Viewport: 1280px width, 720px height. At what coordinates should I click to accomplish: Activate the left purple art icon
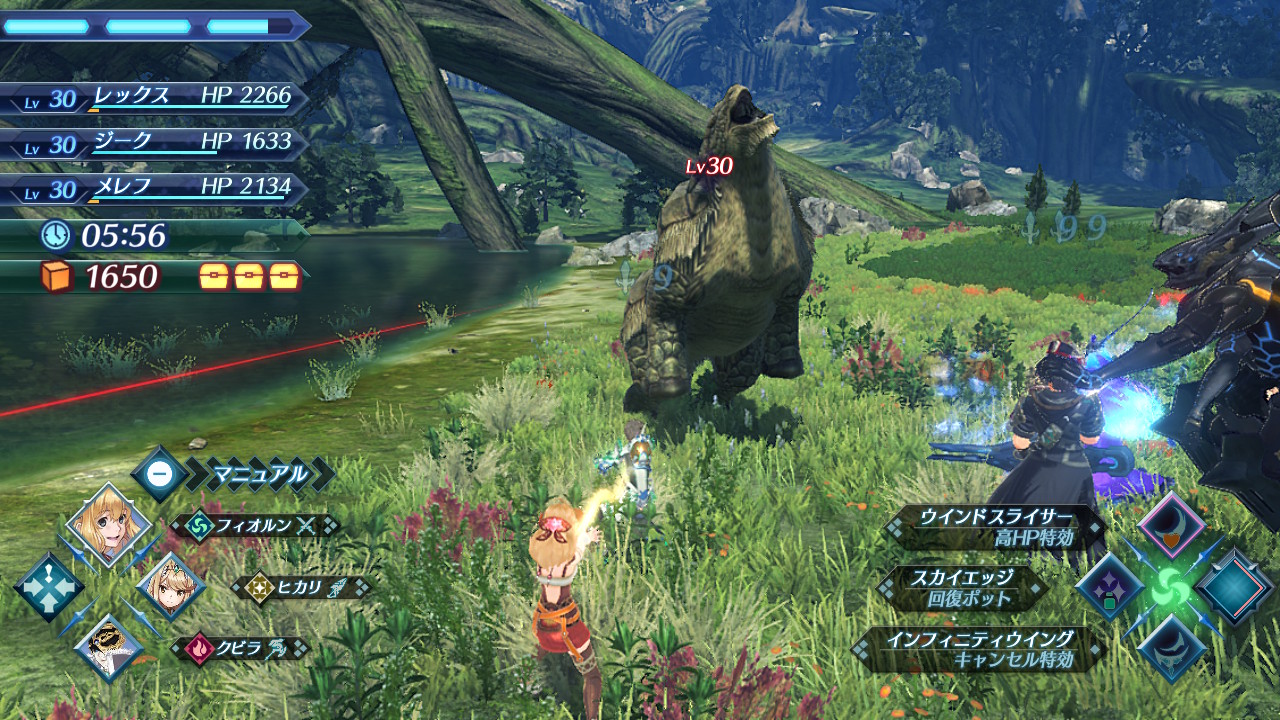[1110, 588]
